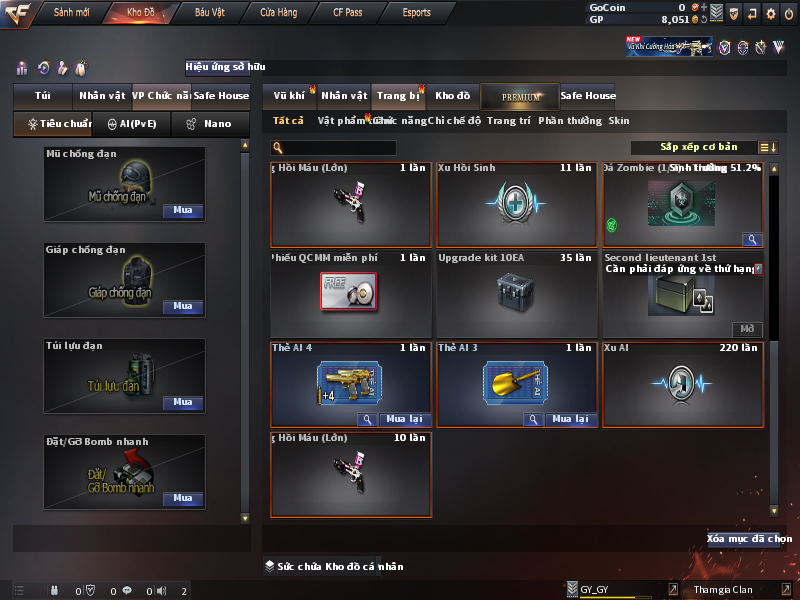Open the Vũ khí weapons tab
This screenshot has width=800, height=600.
point(289,96)
